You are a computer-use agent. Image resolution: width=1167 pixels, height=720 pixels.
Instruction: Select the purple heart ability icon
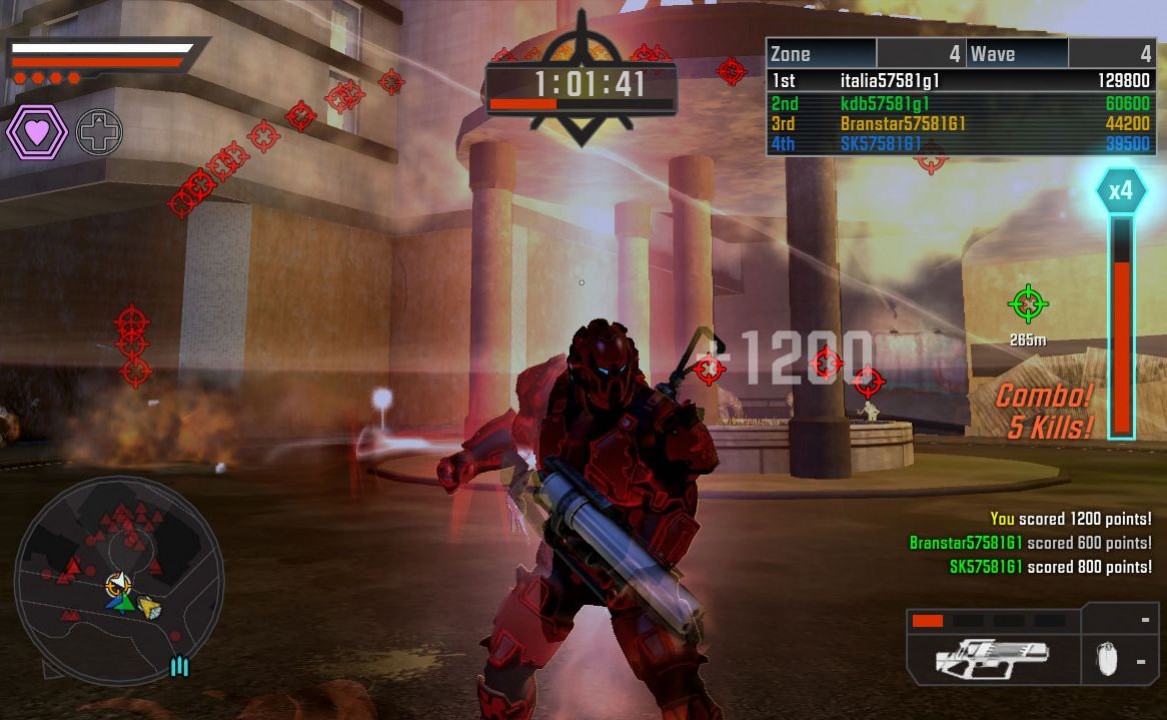[x=38, y=132]
